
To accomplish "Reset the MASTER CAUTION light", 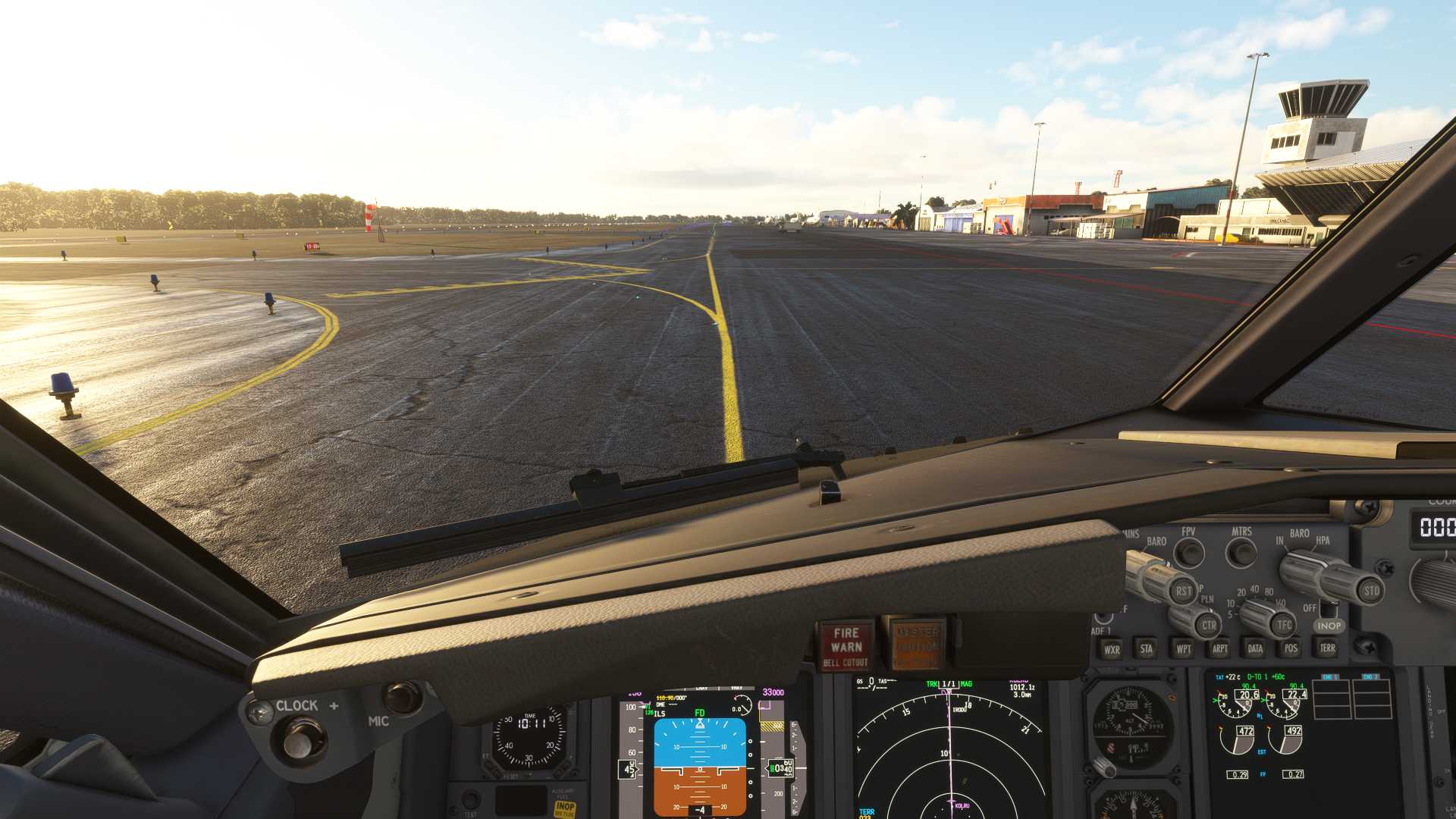I will tap(918, 645).
